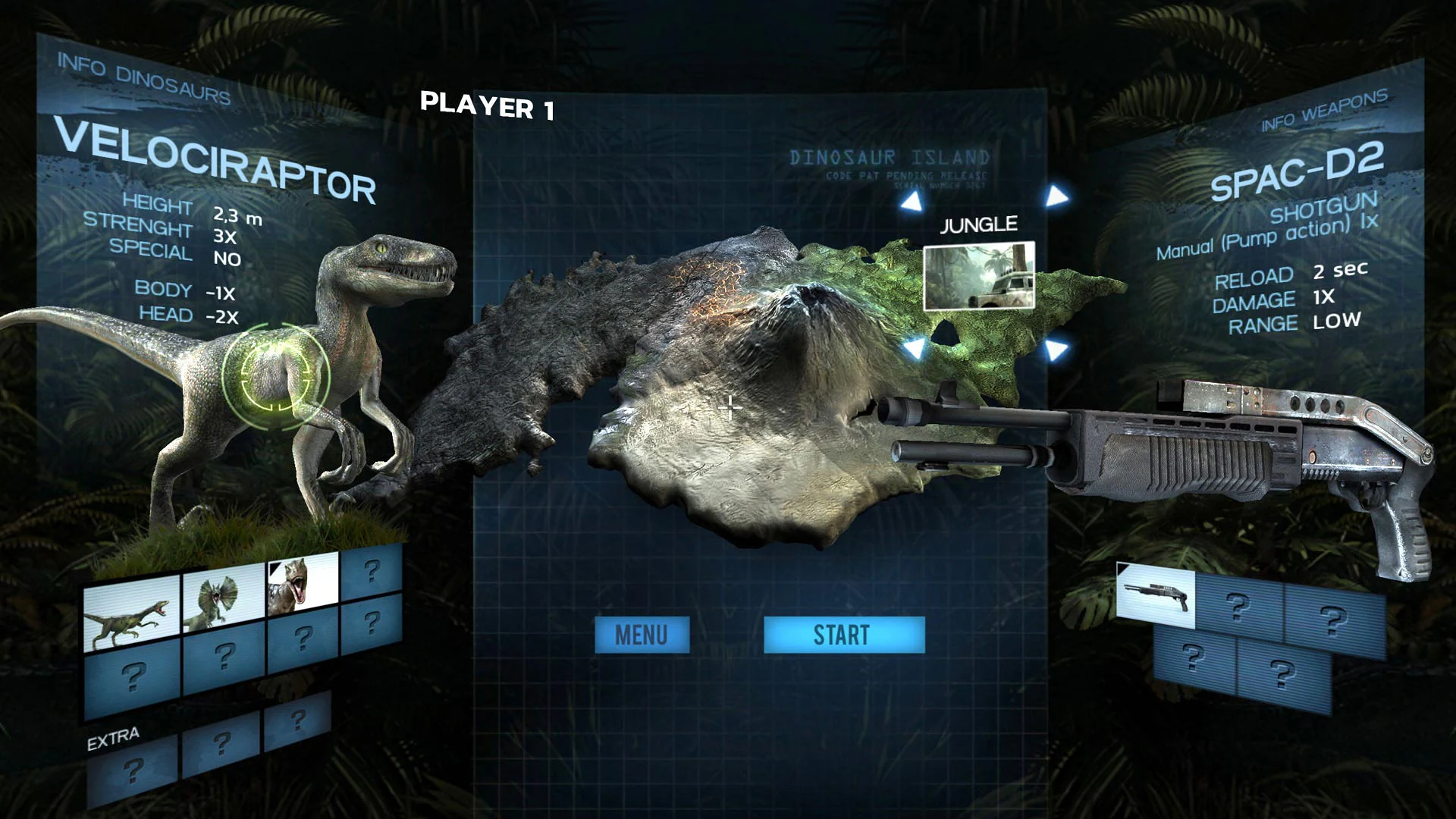Click the MENU button
Screen dimensions: 1456x819
tap(643, 635)
